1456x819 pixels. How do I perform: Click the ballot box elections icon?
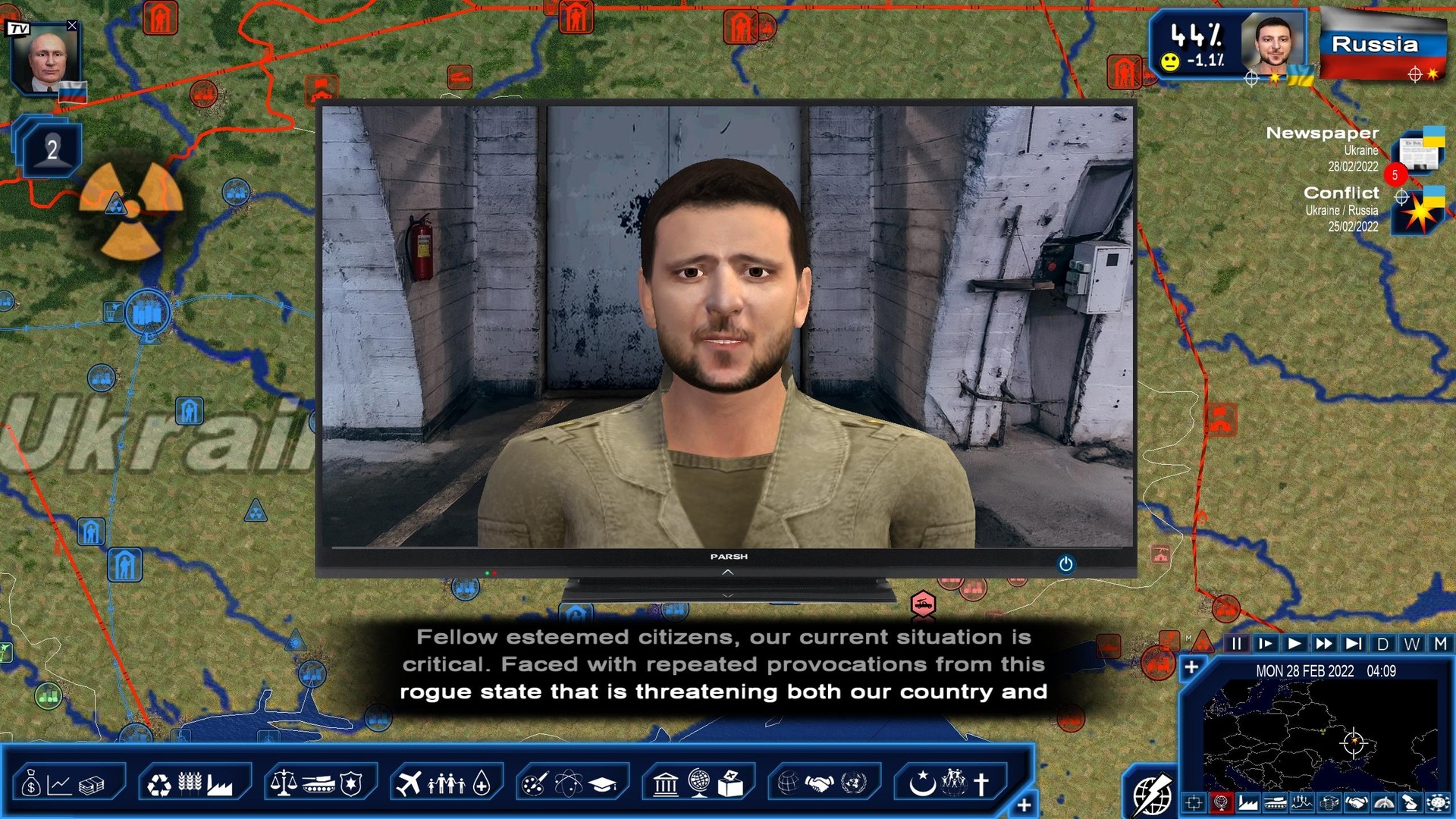coord(730,785)
